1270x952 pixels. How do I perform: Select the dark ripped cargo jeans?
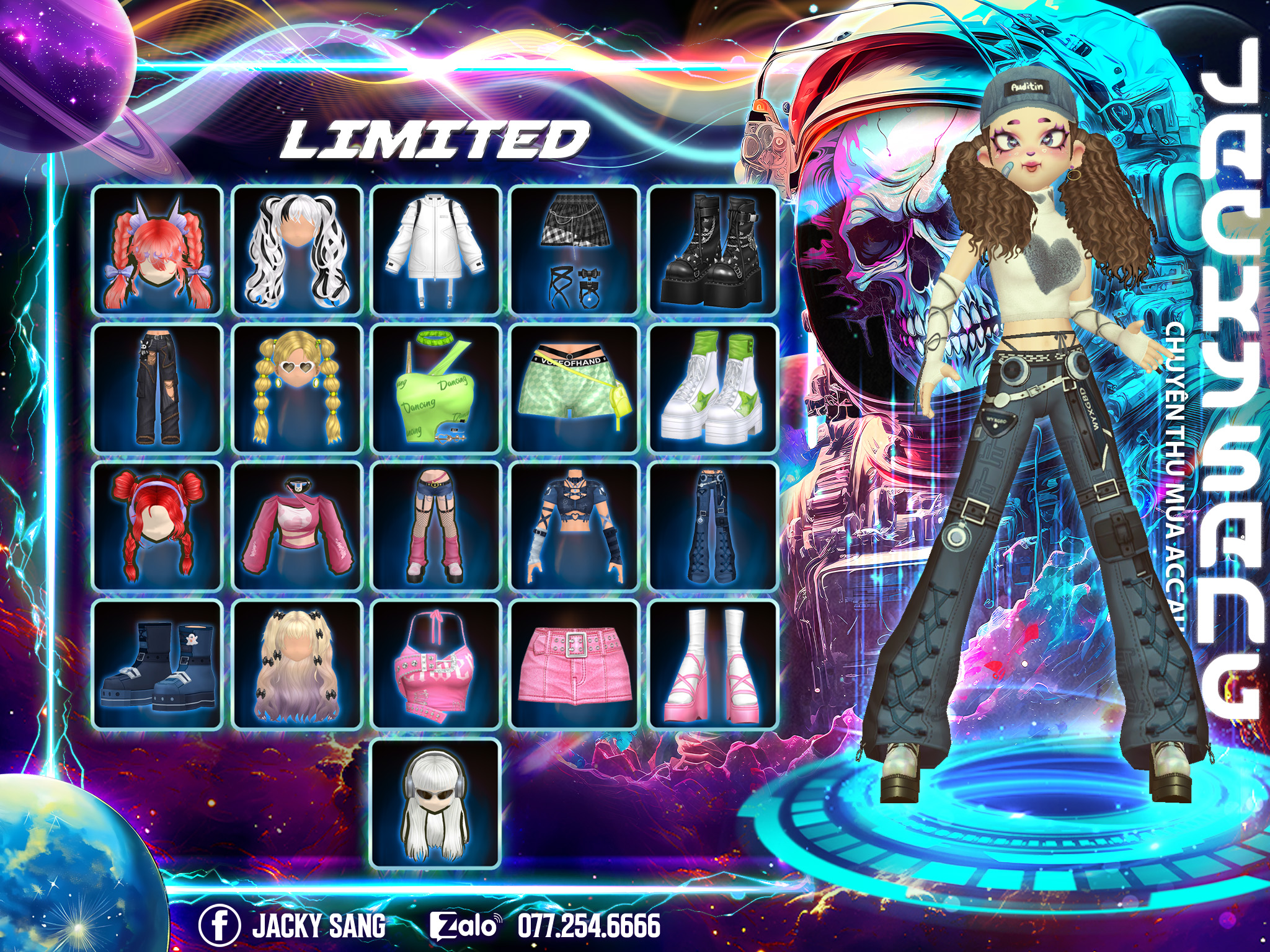point(158,388)
